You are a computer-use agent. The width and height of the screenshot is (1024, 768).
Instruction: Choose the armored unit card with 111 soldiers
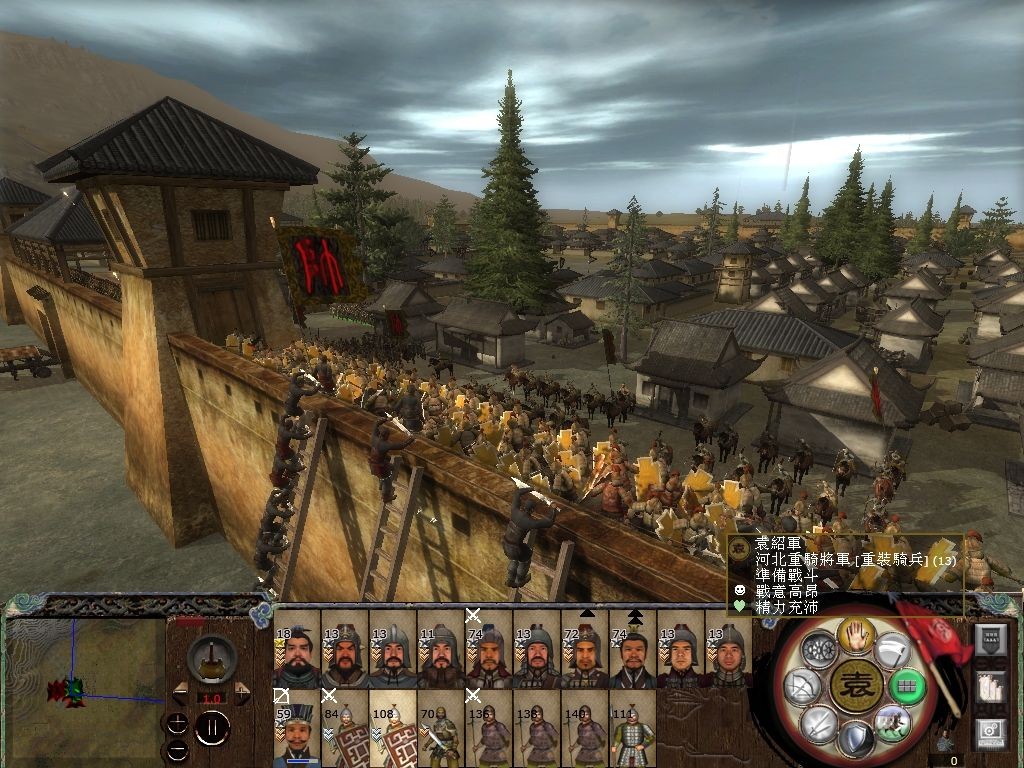[x=632, y=729]
